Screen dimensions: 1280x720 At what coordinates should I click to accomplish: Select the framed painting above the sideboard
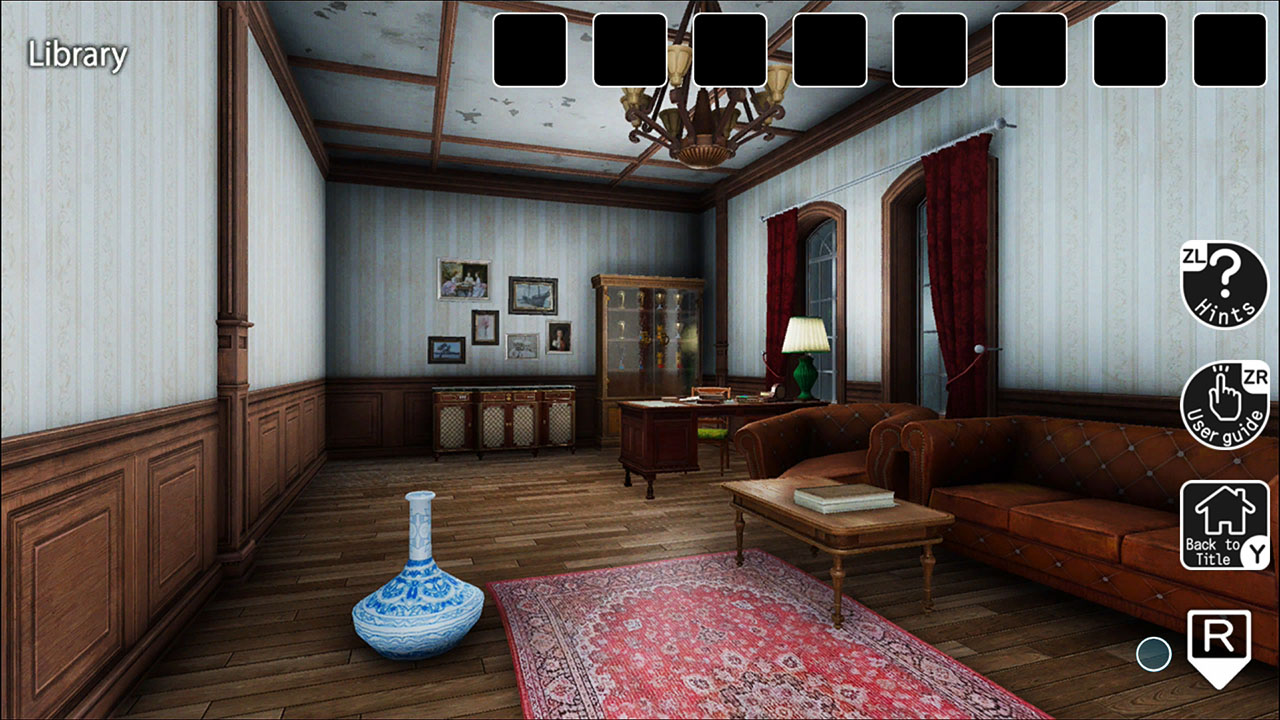[463, 277]
